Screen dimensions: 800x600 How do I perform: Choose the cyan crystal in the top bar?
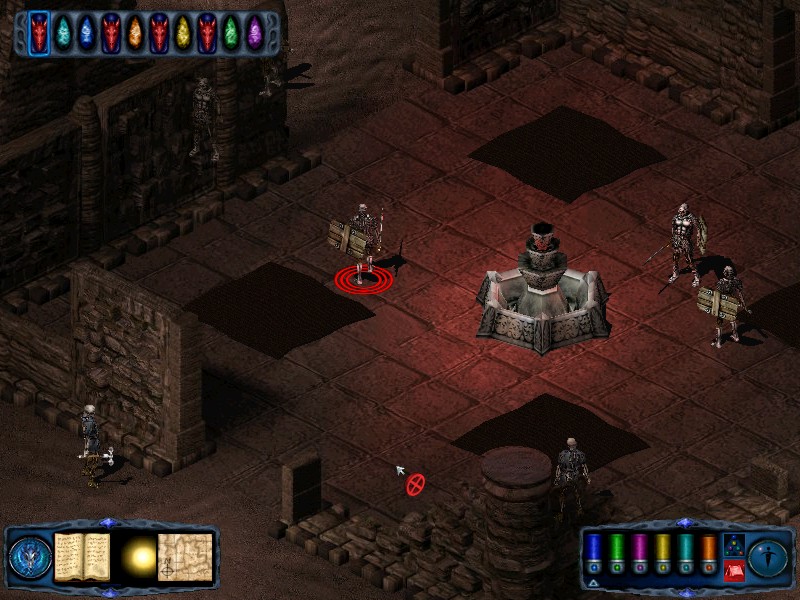pos(63,33)
